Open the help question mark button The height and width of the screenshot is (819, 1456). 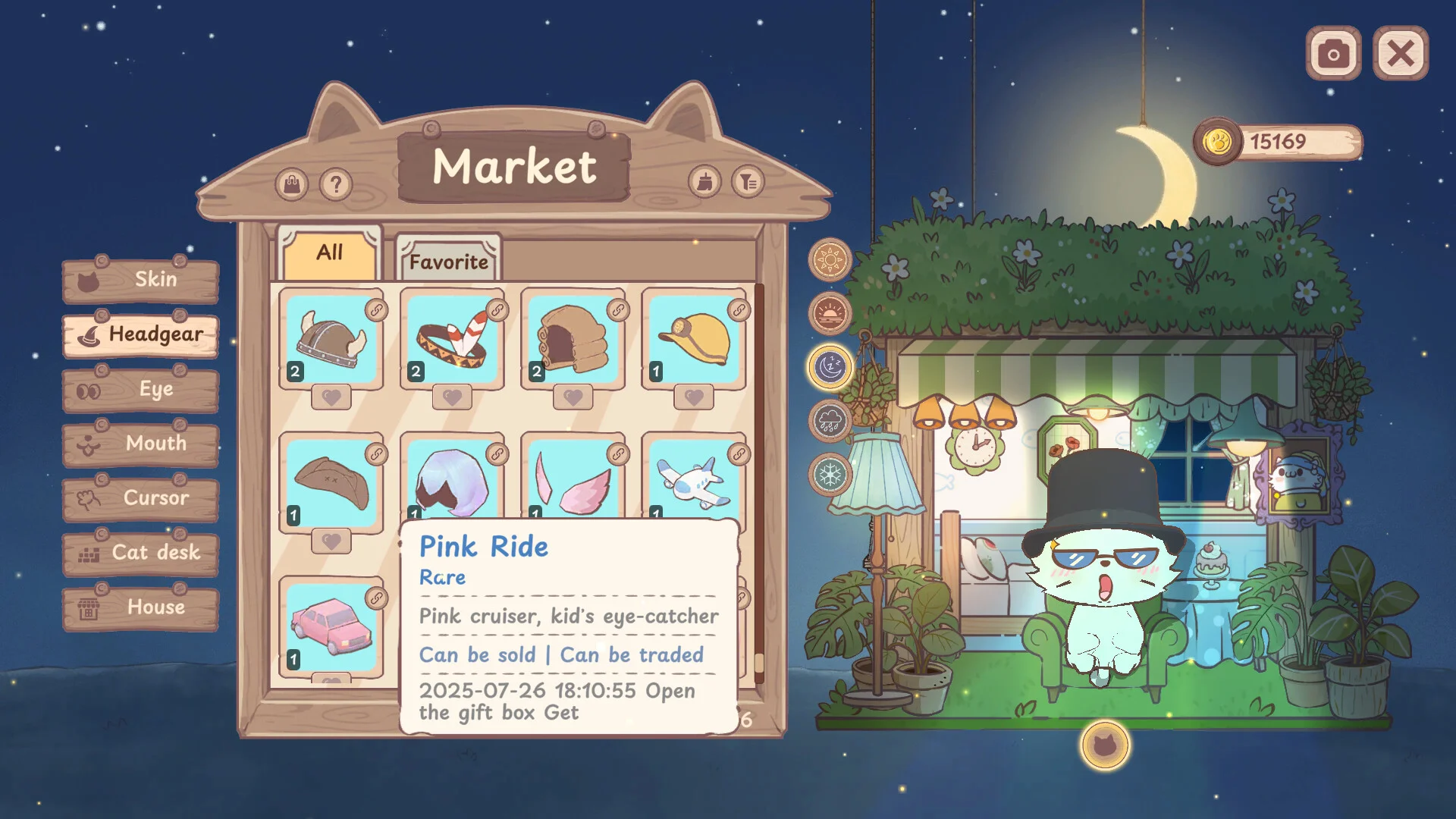tap(336, 184)
